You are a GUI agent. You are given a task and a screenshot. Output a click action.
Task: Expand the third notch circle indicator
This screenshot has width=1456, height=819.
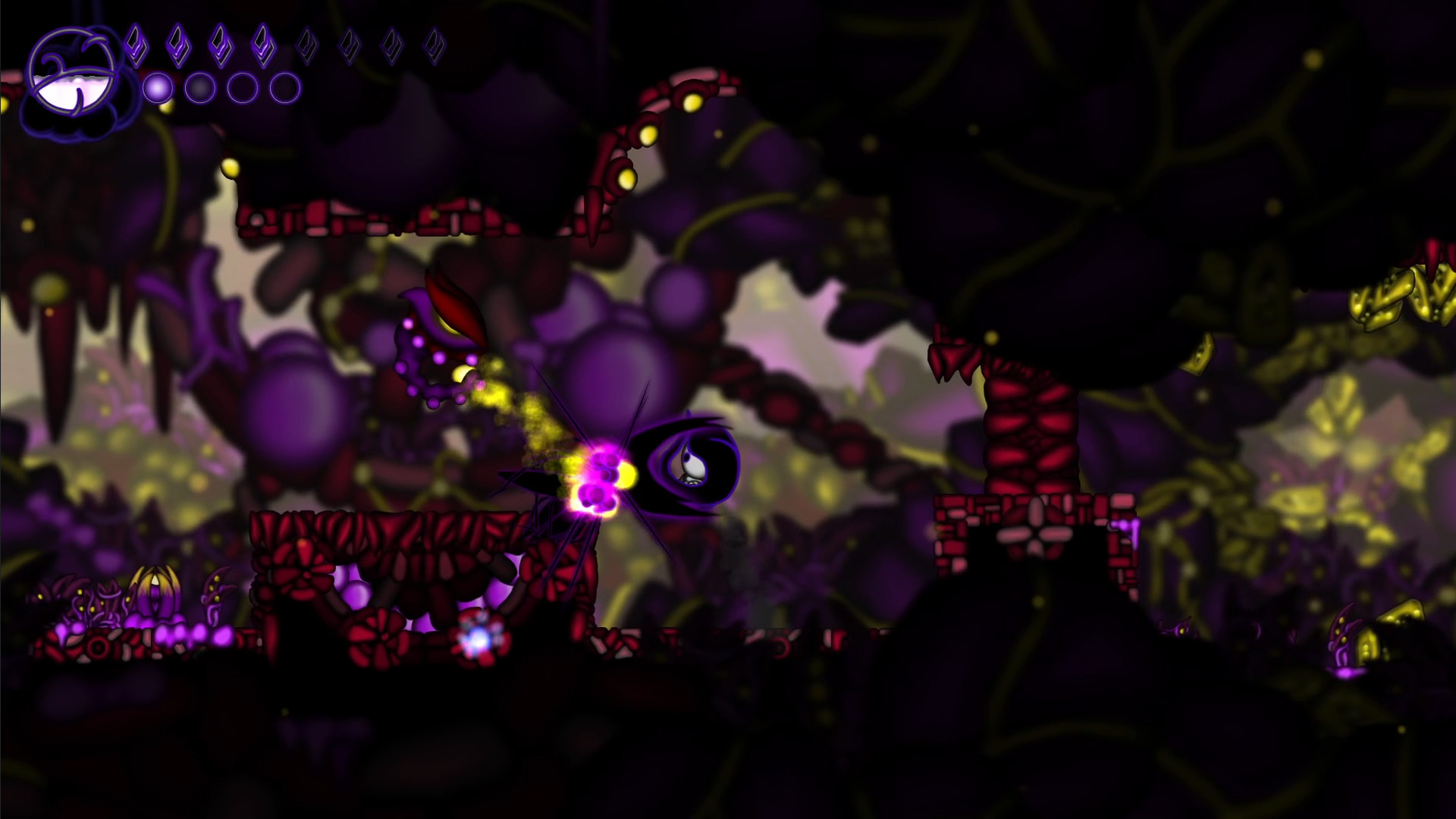coord(243,86)
